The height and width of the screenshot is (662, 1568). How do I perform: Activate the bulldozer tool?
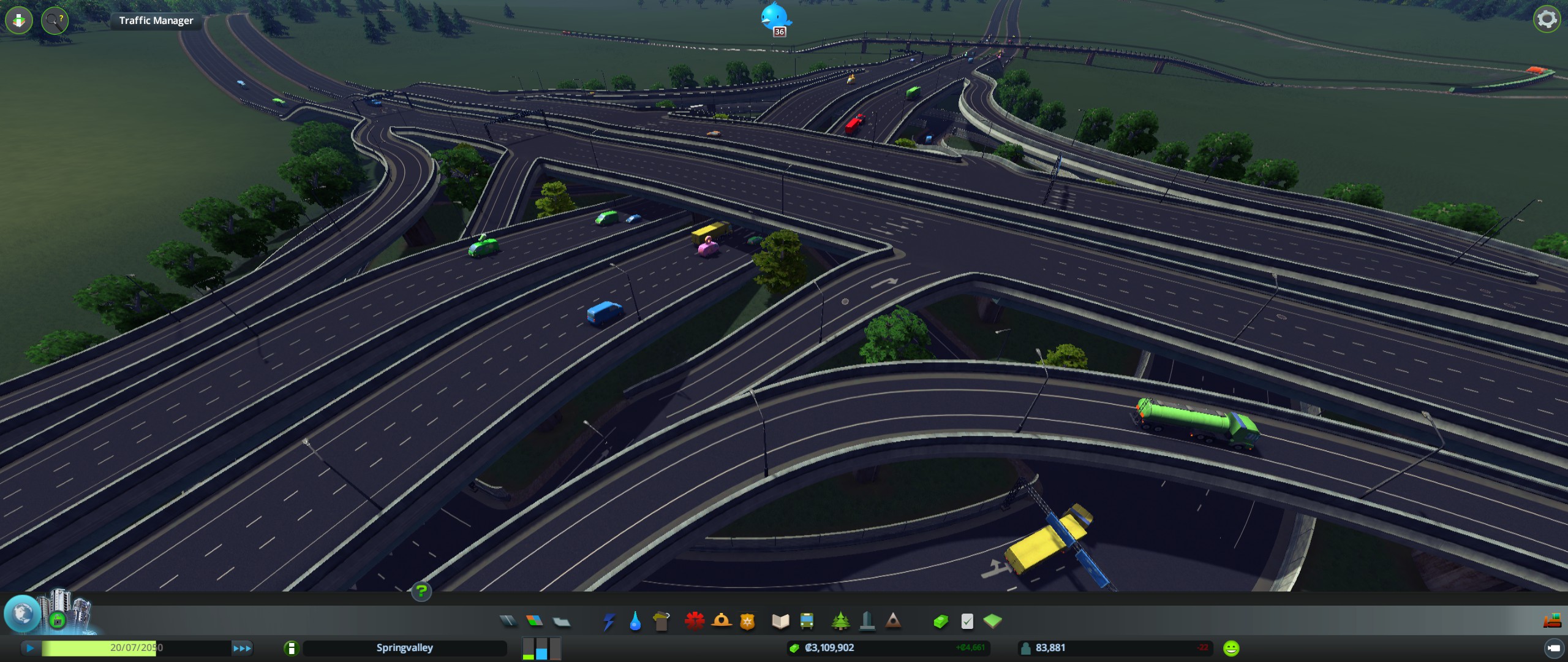click(x=1551, y=621)
